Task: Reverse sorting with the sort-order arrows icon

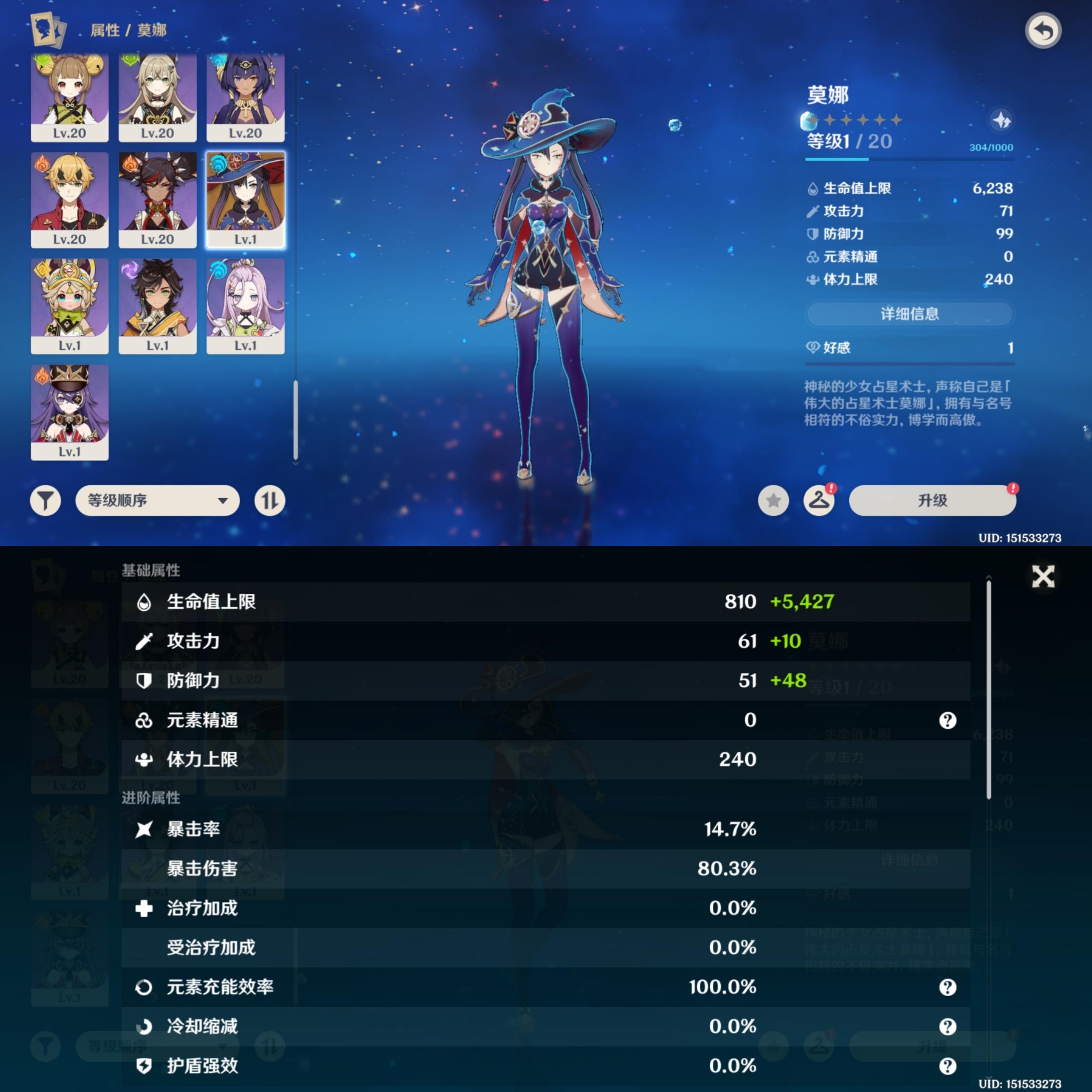Action: pos(270,500)
